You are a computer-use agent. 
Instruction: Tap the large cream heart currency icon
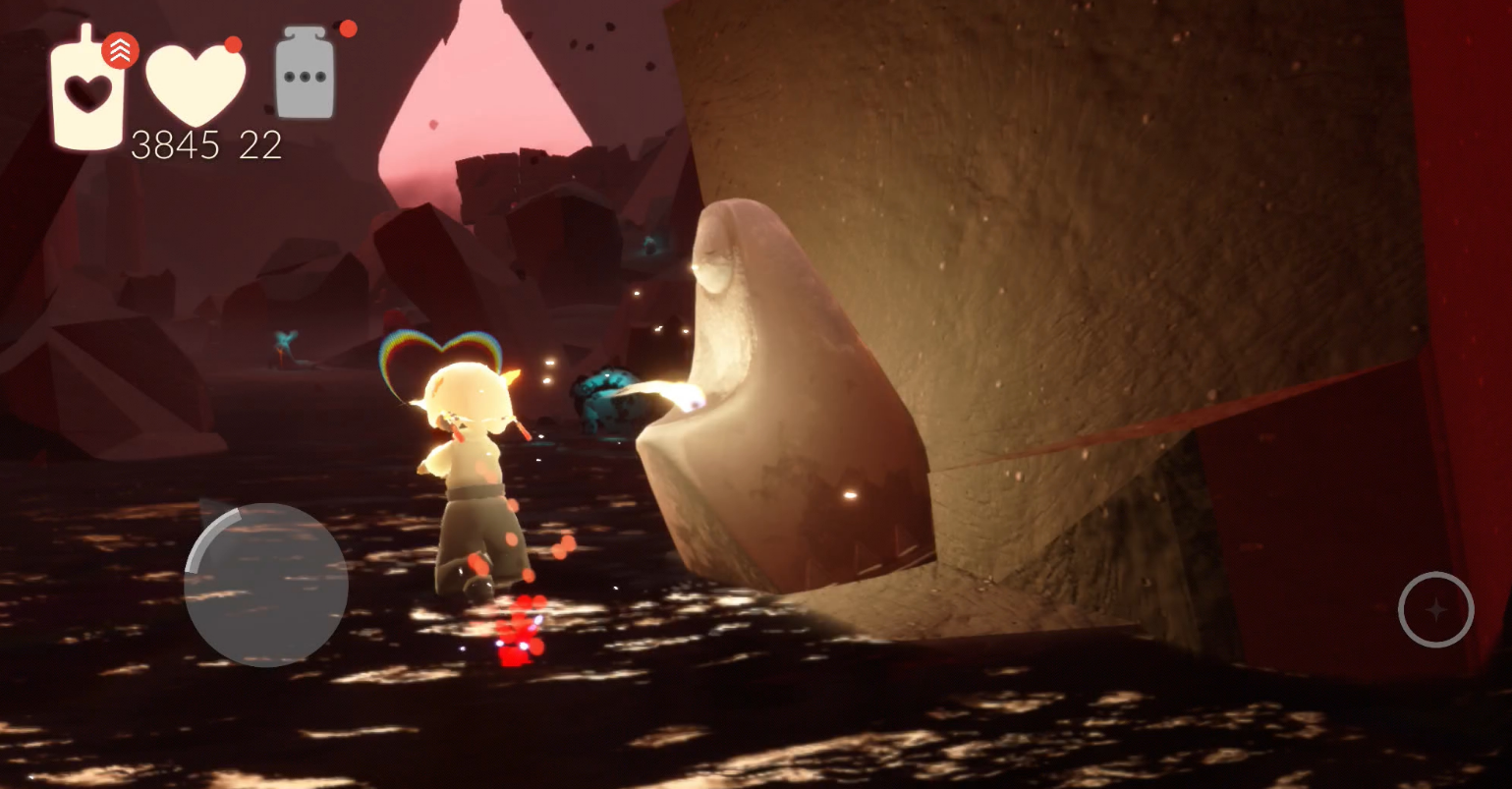point(195,85)
